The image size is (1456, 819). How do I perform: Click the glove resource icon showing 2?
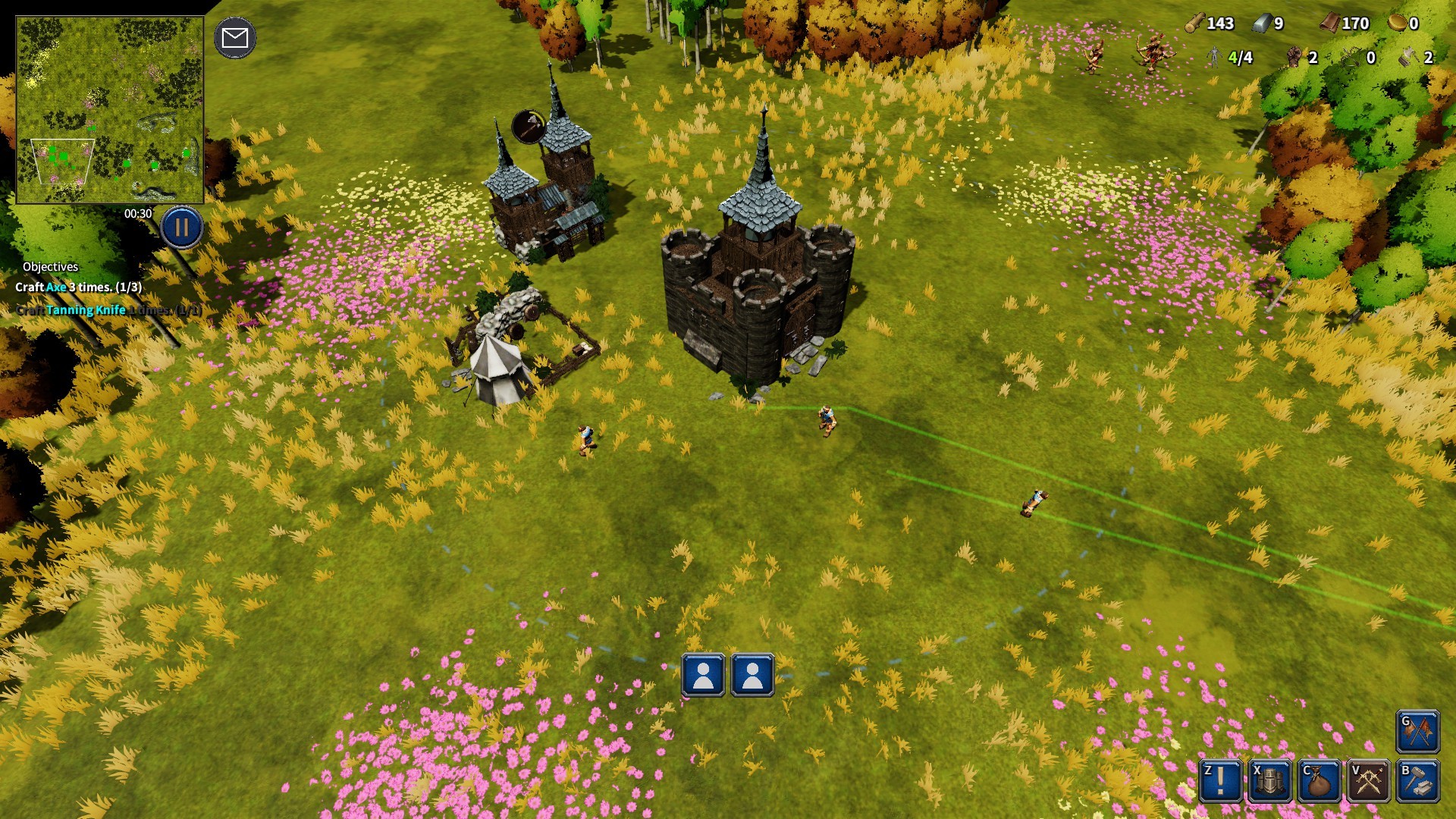(x=1294, y=57)
